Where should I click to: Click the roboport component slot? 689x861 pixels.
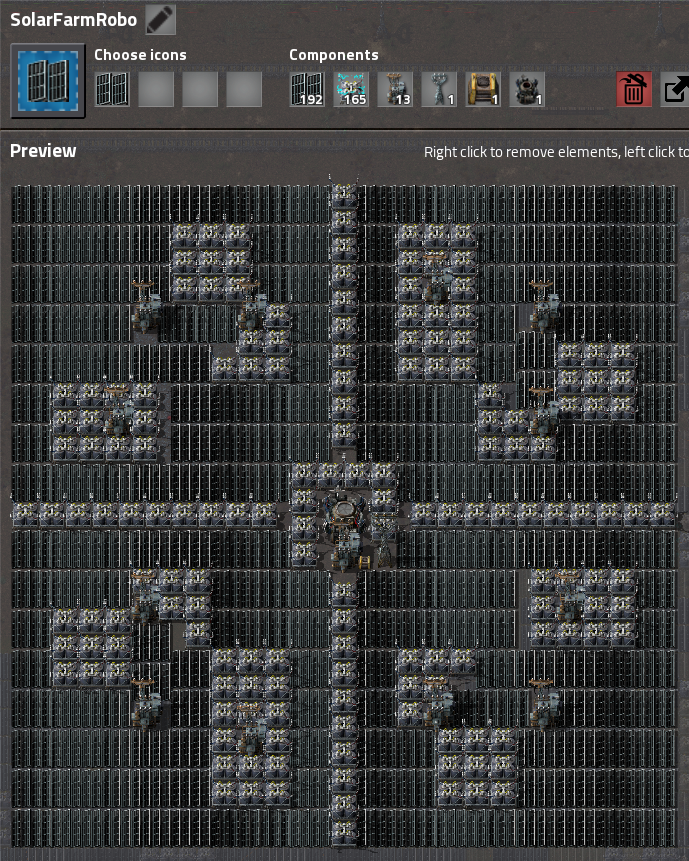483,89
